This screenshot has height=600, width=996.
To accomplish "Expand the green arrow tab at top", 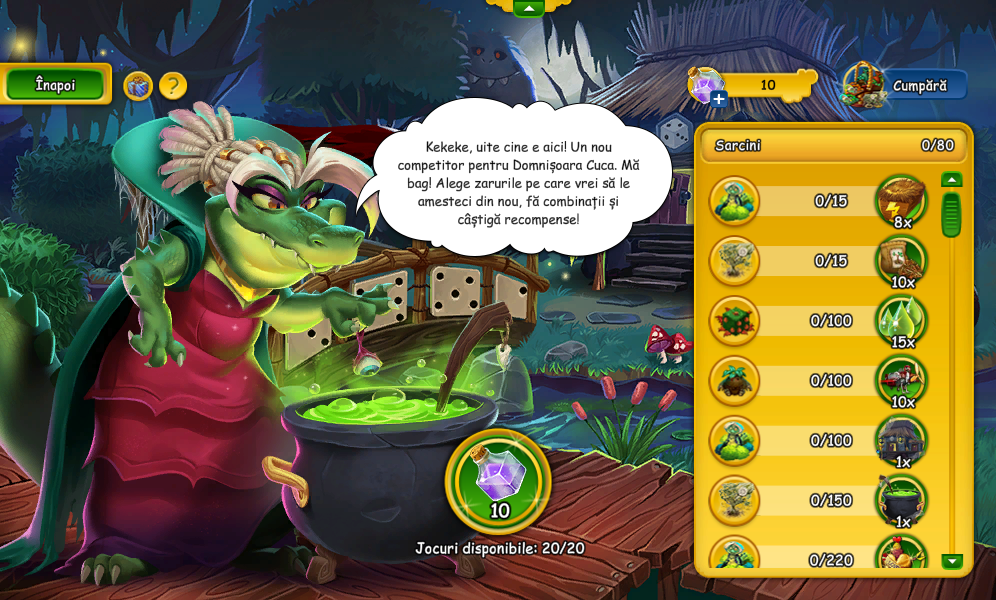I will tap(528, 8).
